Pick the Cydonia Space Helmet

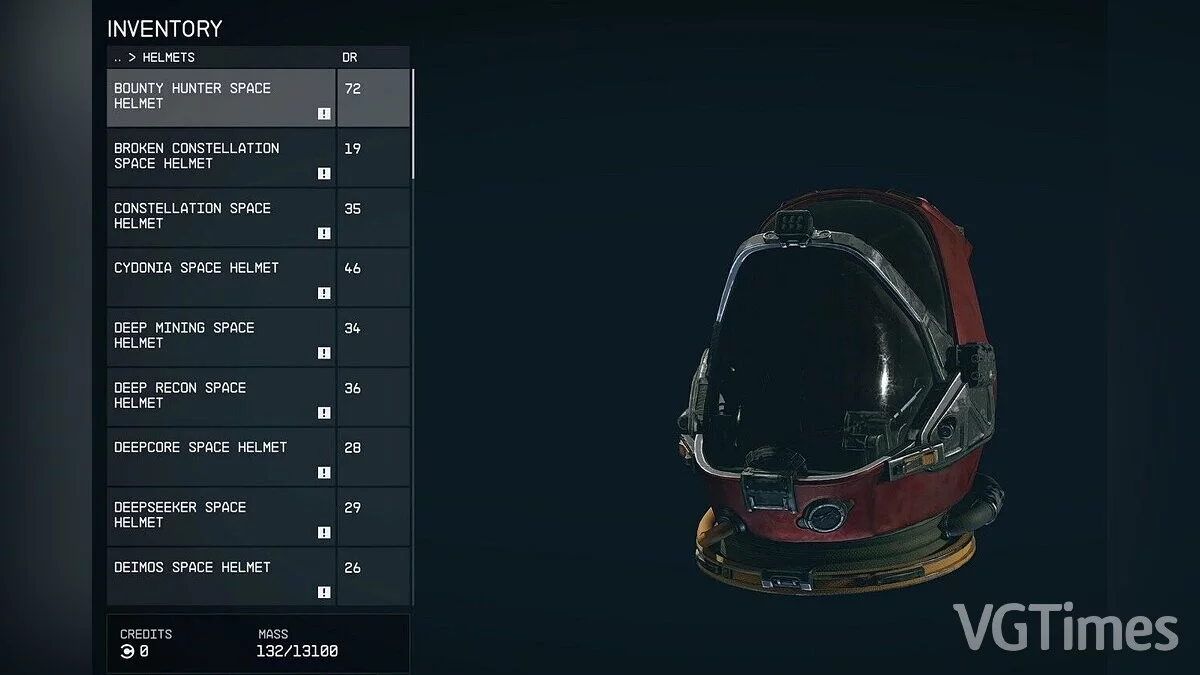pyautogui.click(x=221, y=277)
